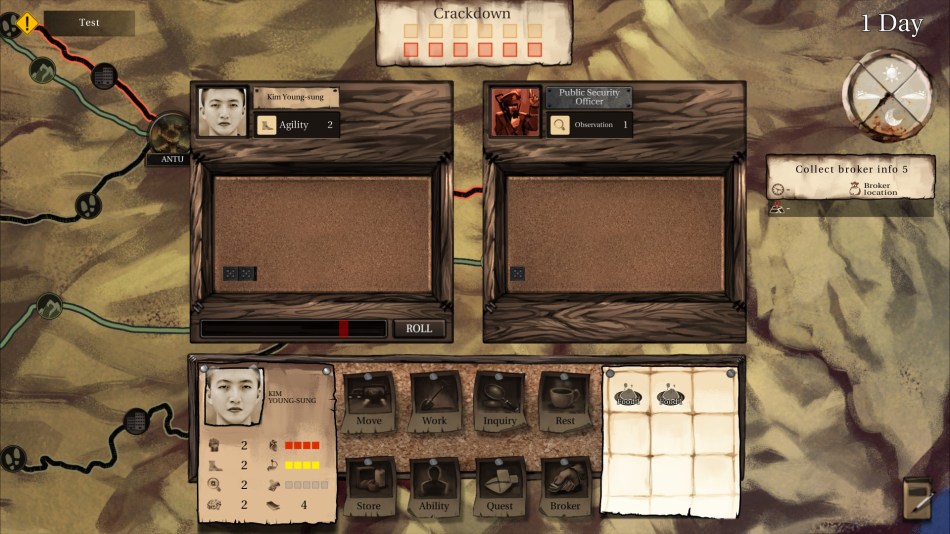Open the notebook journal icon
Image resolution: width=950 pixels, height=534 pixels.
pyautogui.click(x=917, y=498)
